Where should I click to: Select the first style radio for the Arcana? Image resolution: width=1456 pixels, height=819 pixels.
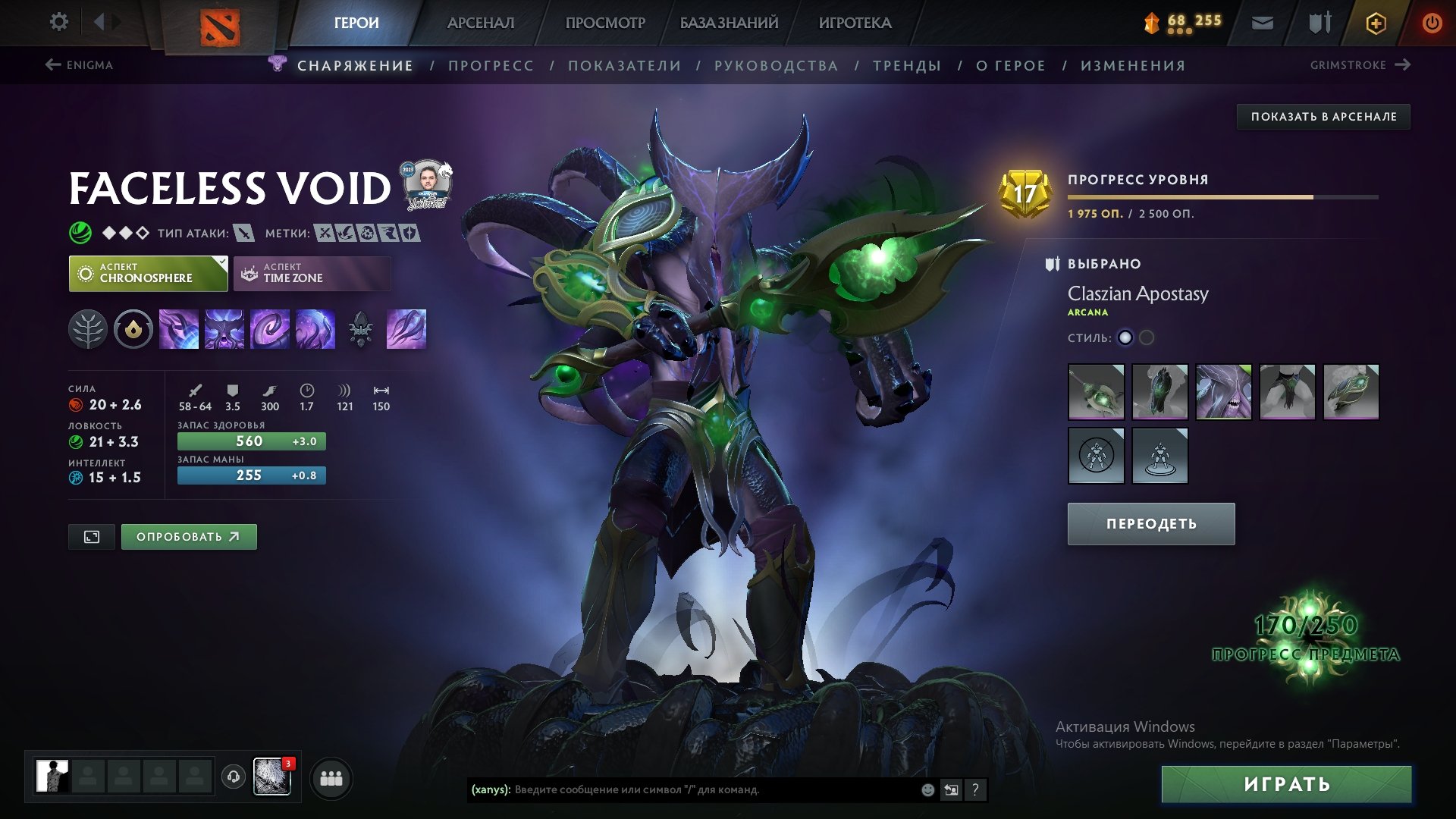click(x=1125, y=338)
